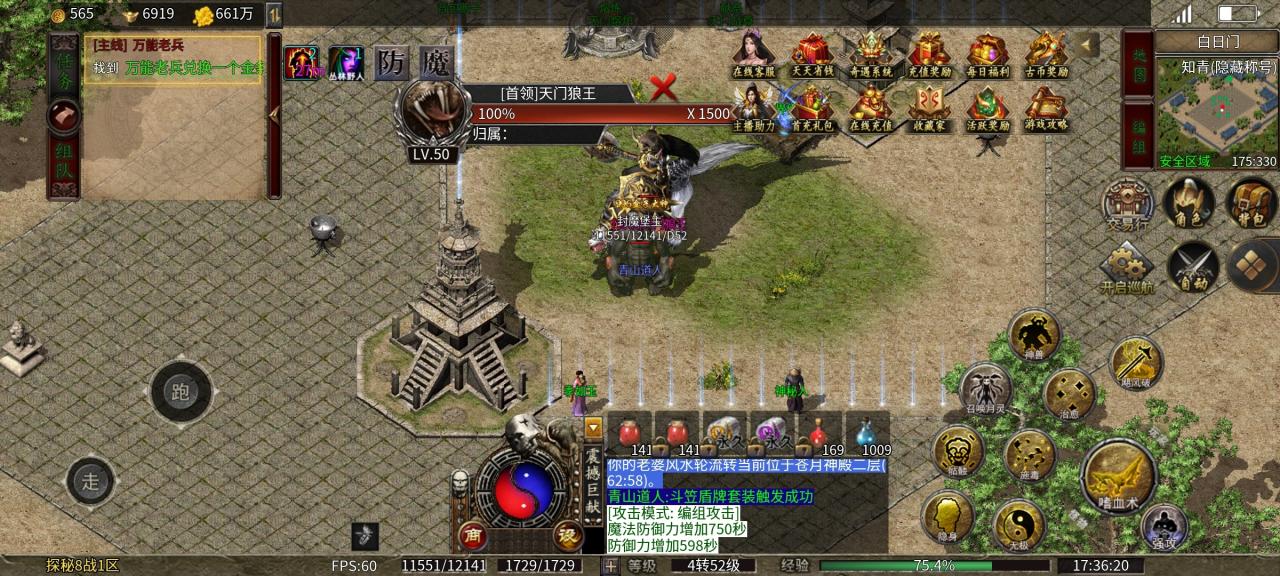The image size is (1280, 576).
Task: Open the 首充礼包 first-recharge gift pack
Action: point(812,104)
